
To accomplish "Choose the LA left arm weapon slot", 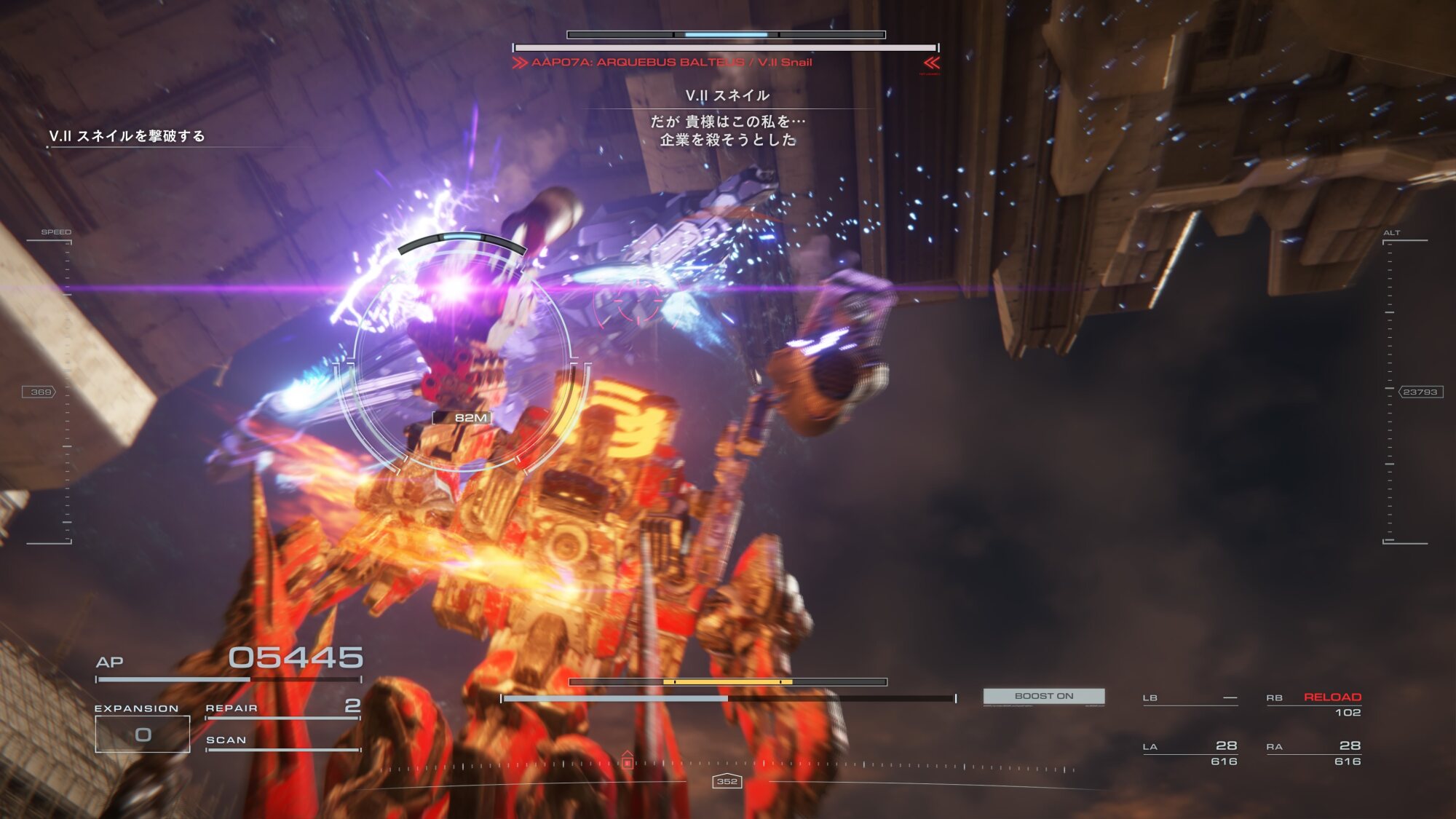I will [x=1190, y=753].
